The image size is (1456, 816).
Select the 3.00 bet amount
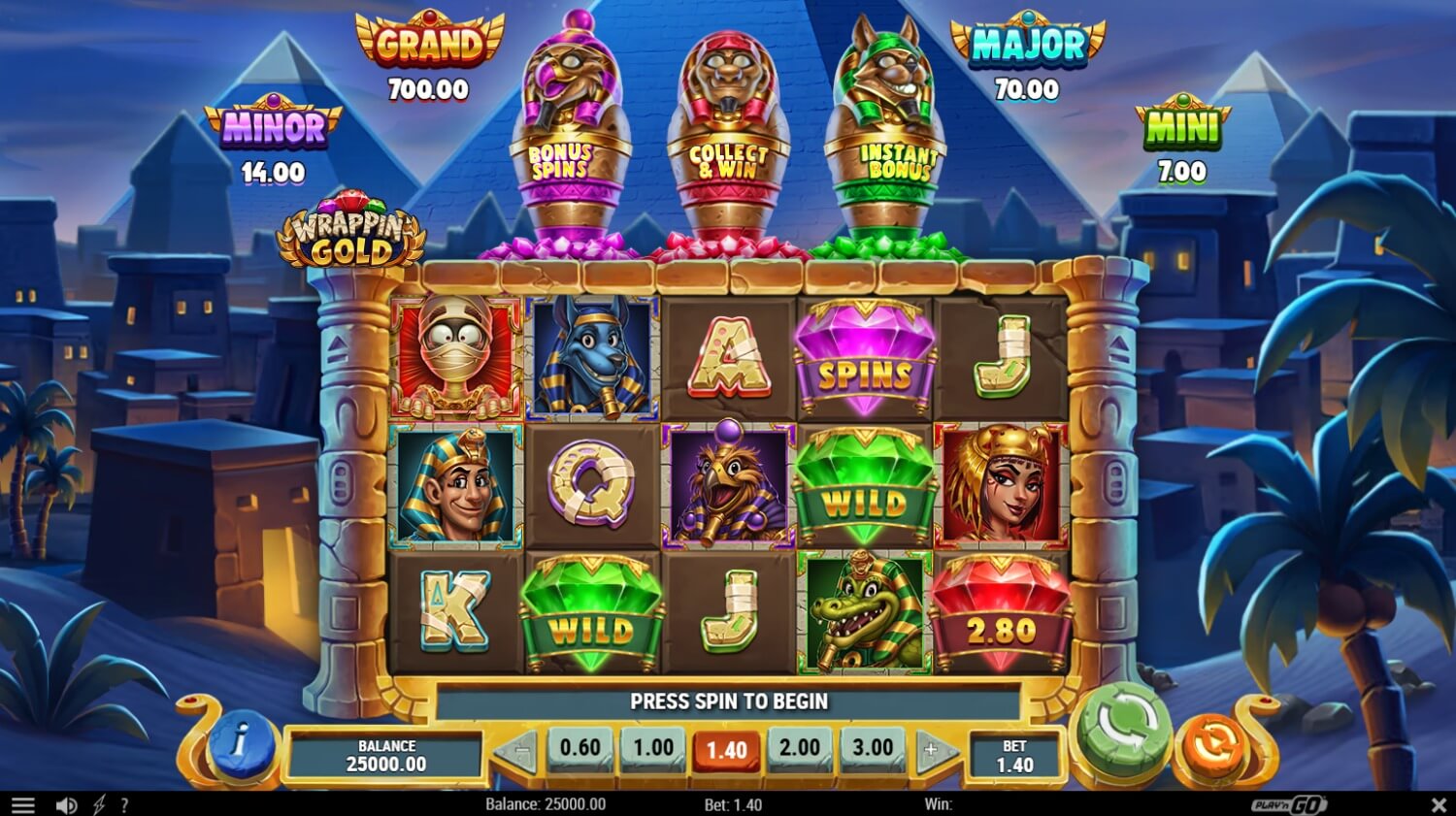(873, 748)
